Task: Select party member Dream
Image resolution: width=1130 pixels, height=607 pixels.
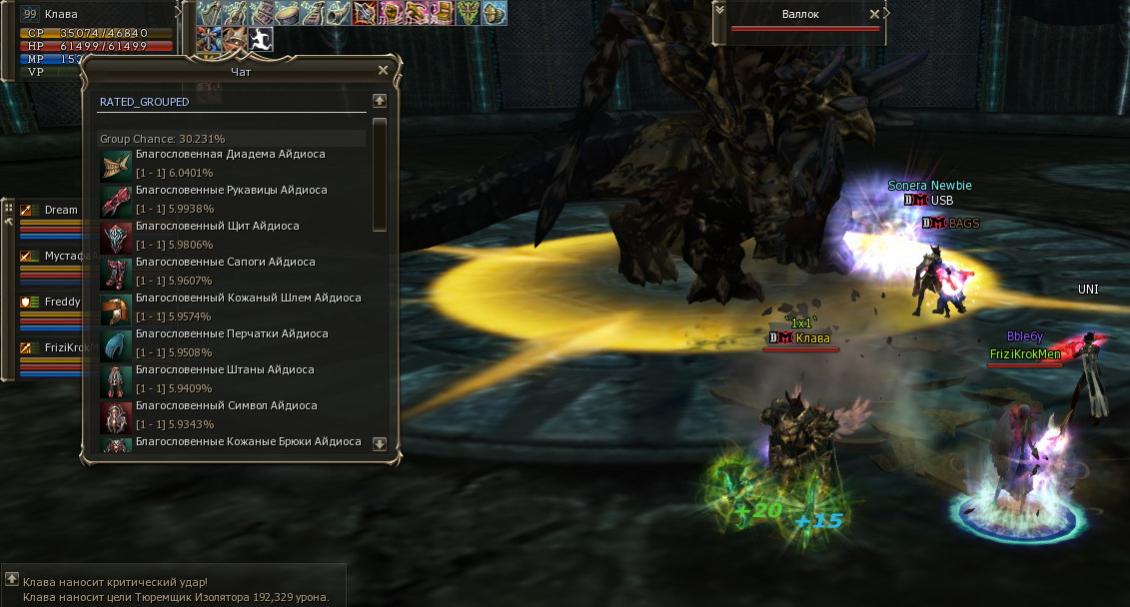Action: tap(60, 210)
